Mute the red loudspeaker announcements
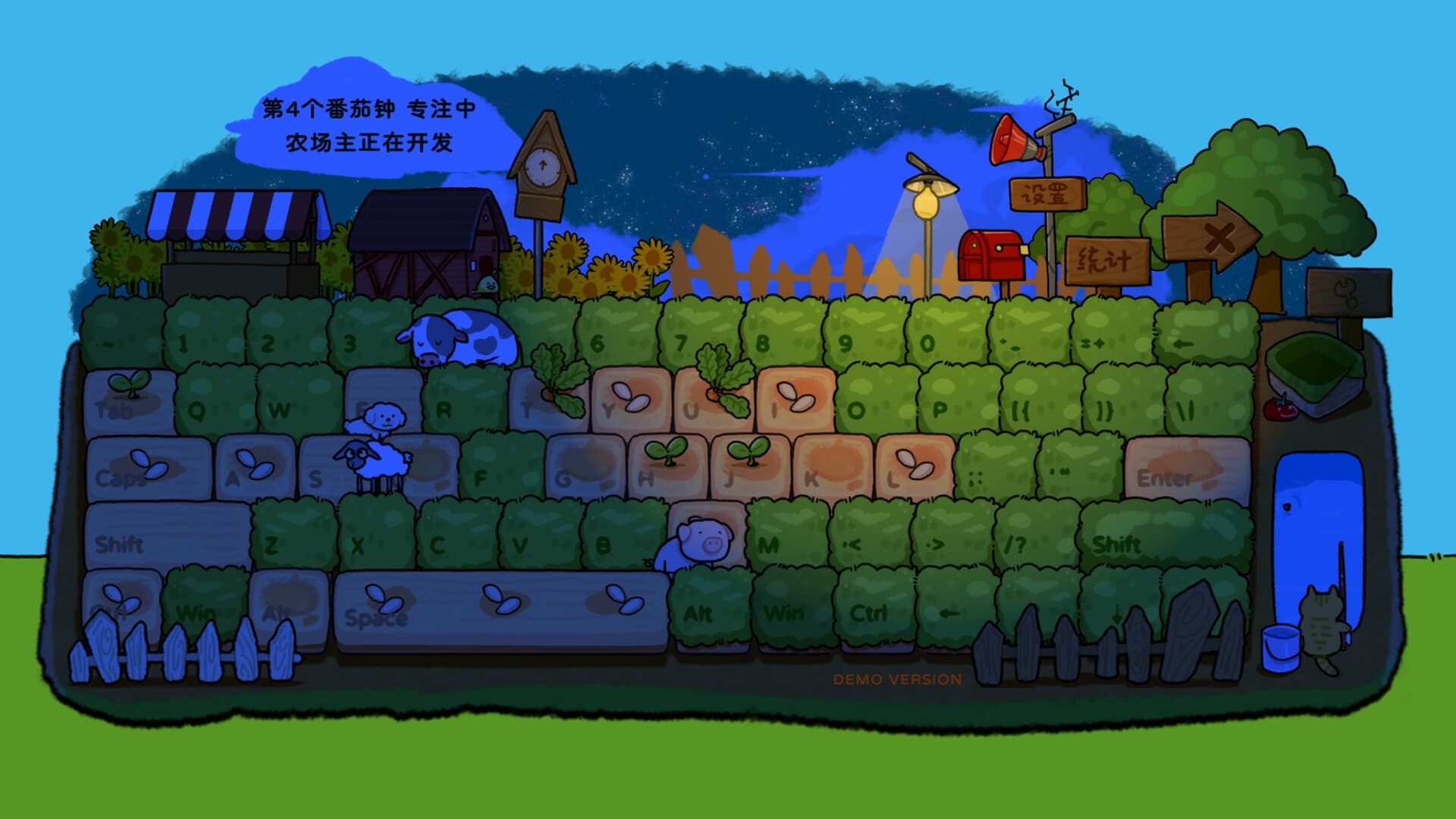 [1011, 140]
